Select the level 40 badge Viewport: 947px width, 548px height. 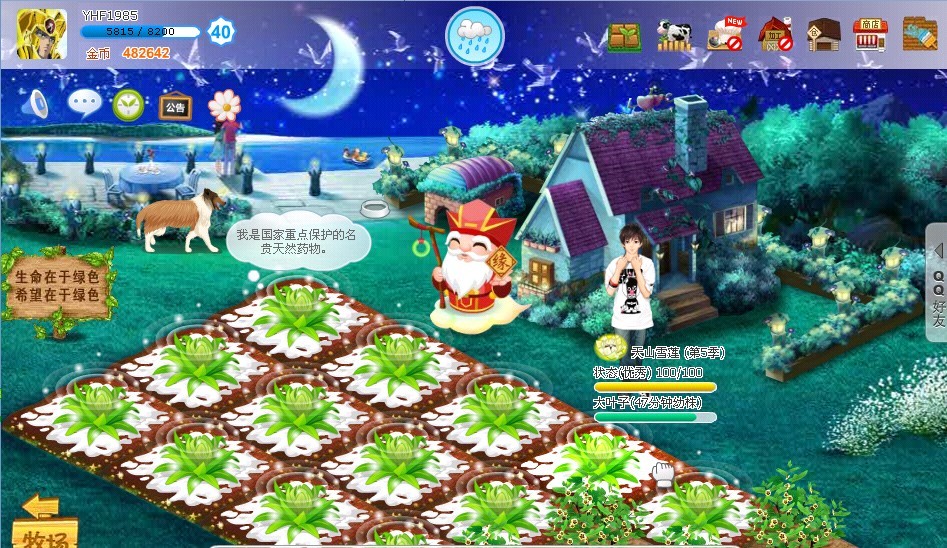[x=221, y=32]
